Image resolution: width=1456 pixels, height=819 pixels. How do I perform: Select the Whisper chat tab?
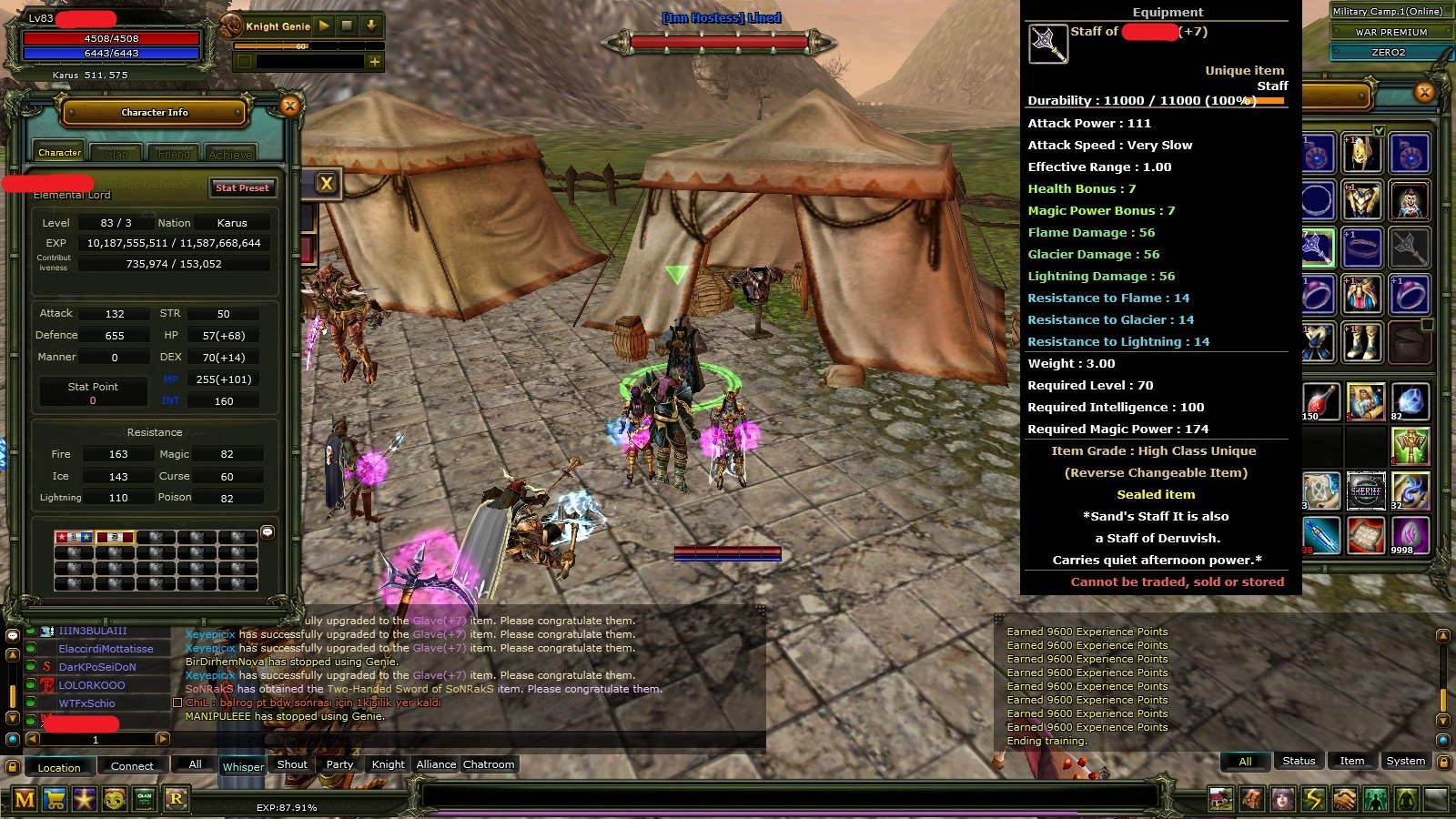pyautogui.click(x=243, y=766)
